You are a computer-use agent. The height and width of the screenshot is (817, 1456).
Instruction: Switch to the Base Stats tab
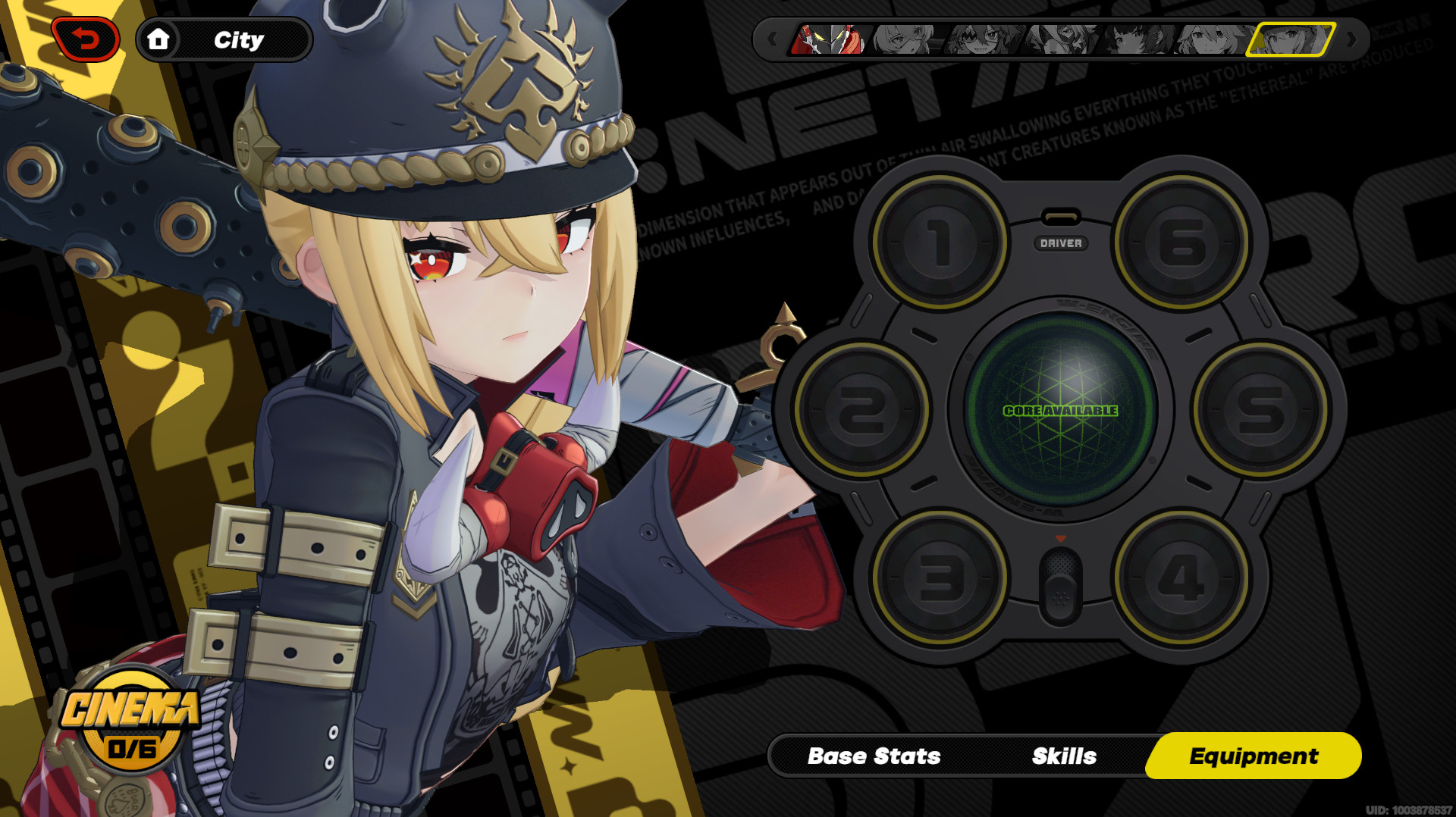click(875, 756)
